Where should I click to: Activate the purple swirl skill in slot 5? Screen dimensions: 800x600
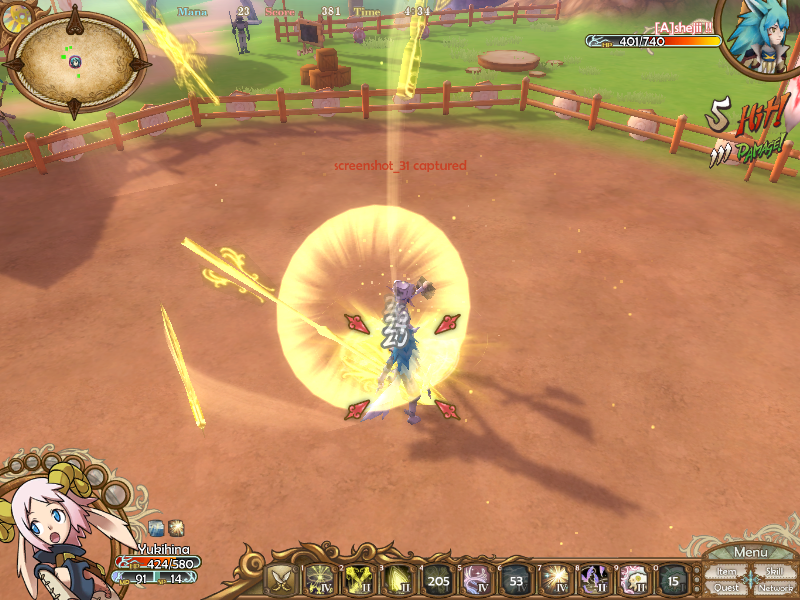coord(477,579)
